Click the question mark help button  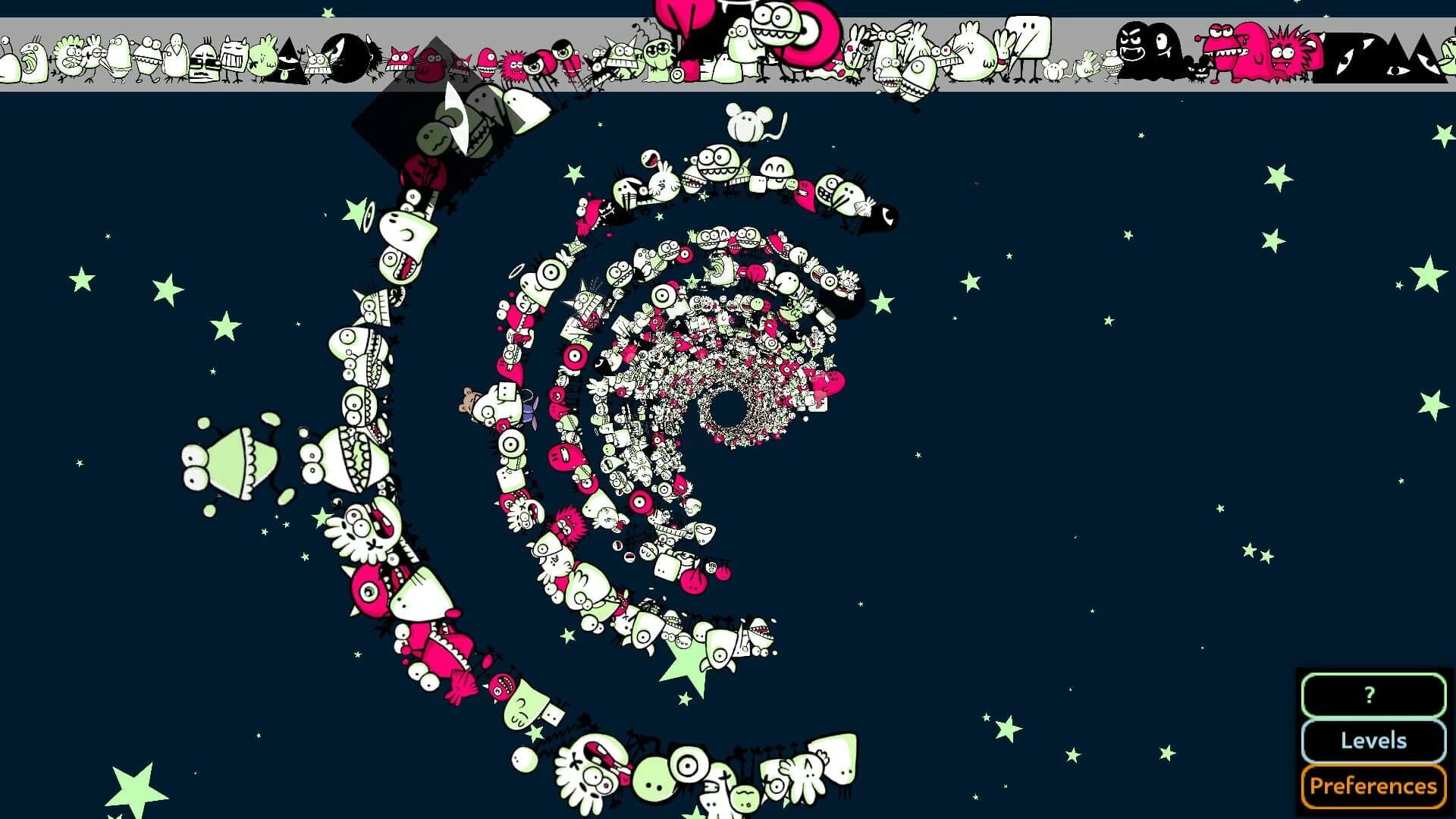[x=1374, y=694]
